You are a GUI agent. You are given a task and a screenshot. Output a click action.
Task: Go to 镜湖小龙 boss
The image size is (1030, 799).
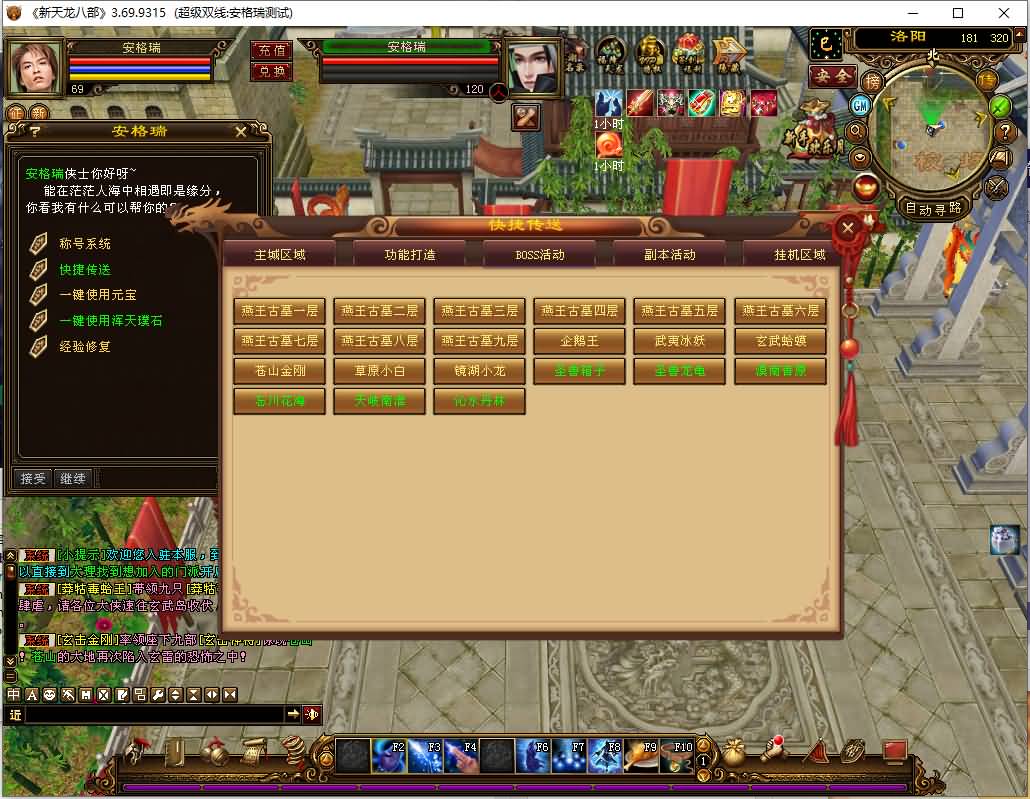(x=479, y=371)
